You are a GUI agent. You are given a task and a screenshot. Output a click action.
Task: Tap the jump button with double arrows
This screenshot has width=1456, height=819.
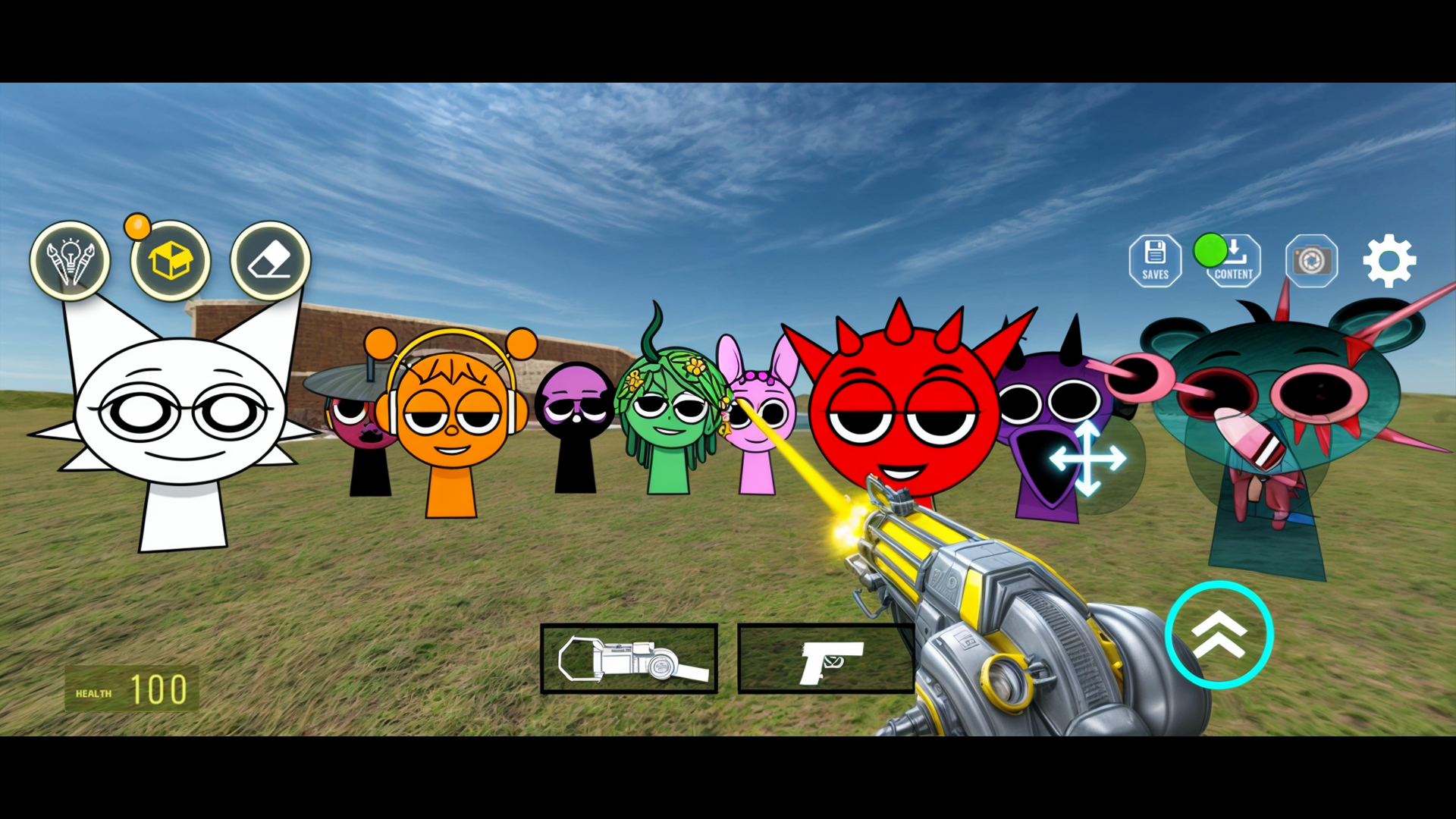coord(1219,635)
